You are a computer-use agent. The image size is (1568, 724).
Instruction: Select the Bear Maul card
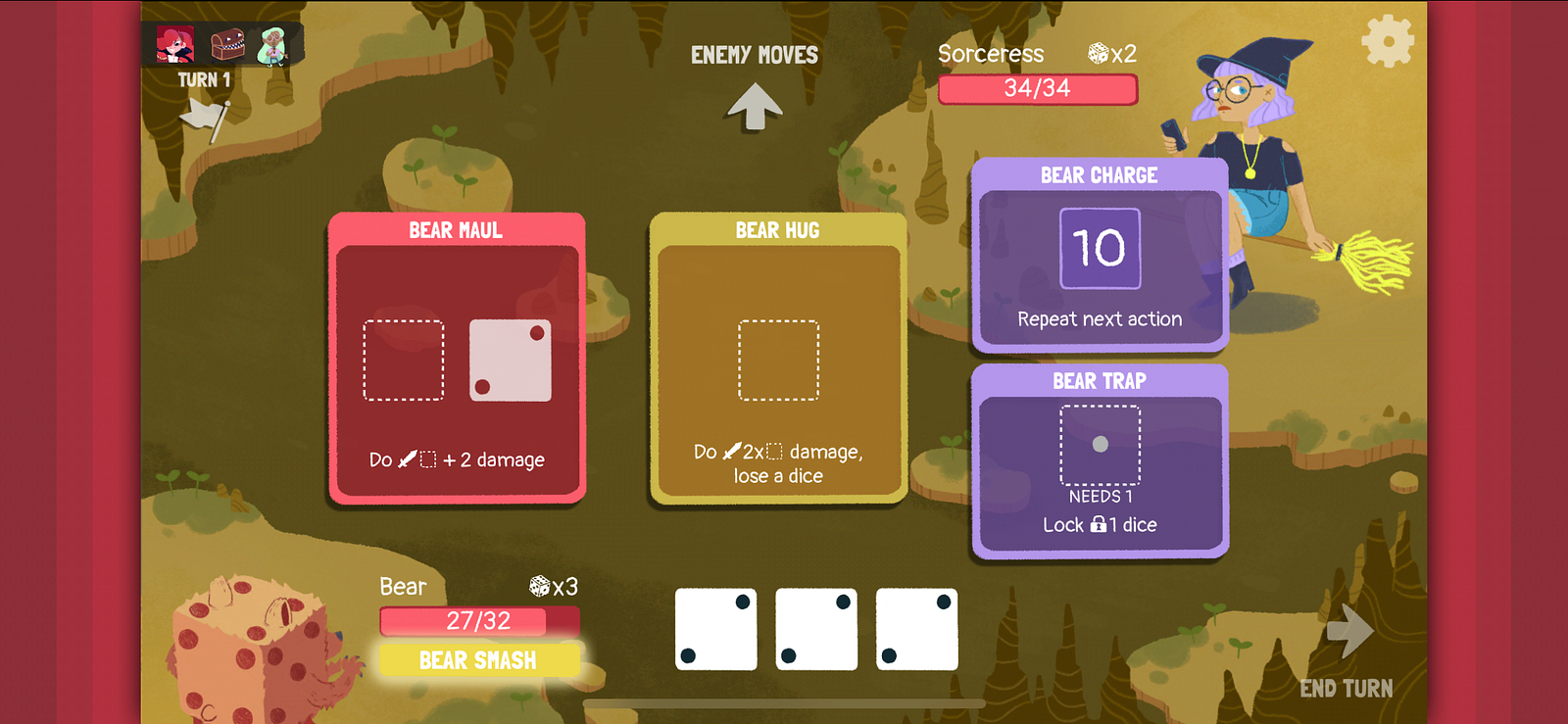pos(457,358)
